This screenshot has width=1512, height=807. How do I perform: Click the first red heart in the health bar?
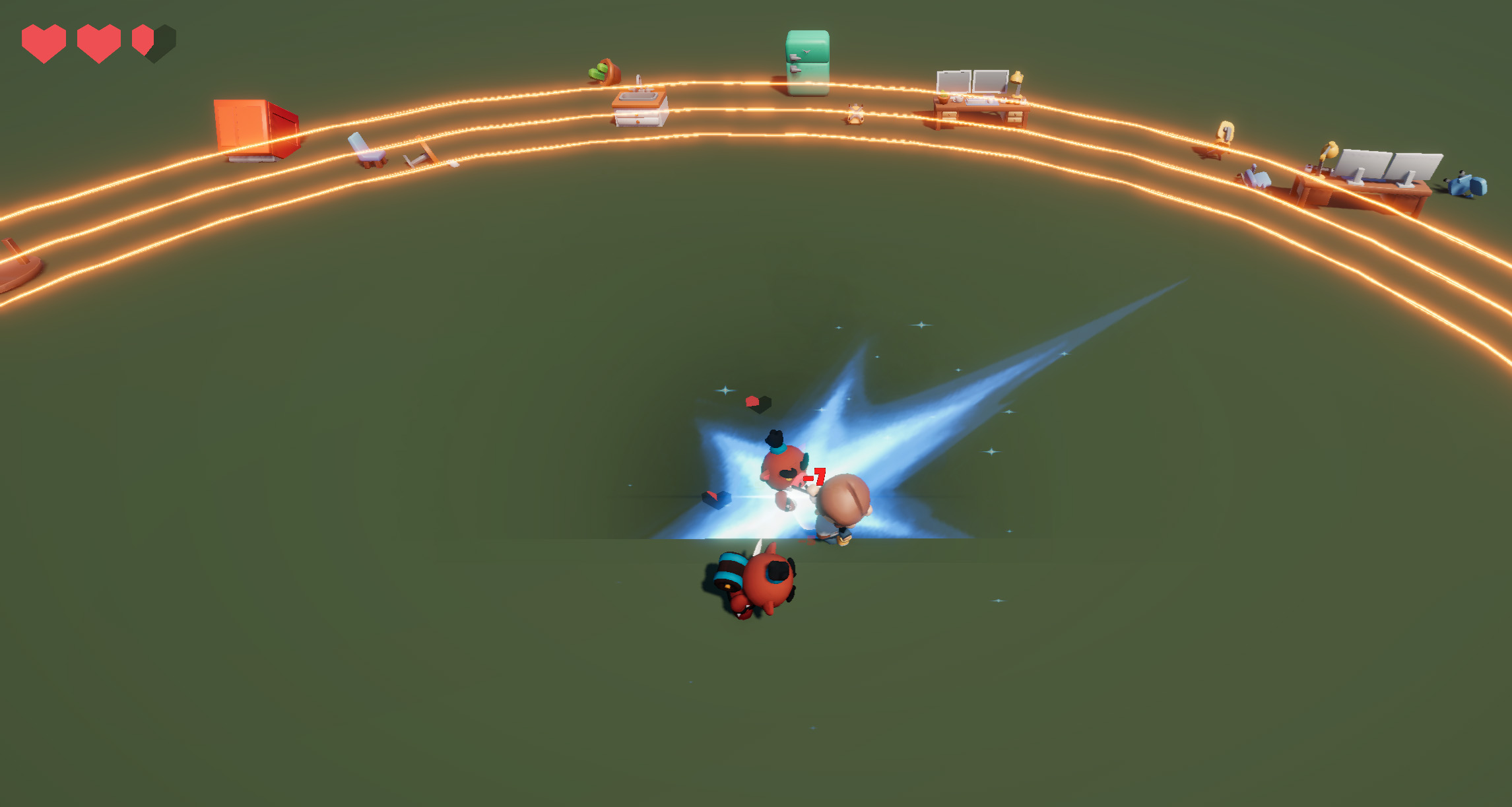pos(45,41)
